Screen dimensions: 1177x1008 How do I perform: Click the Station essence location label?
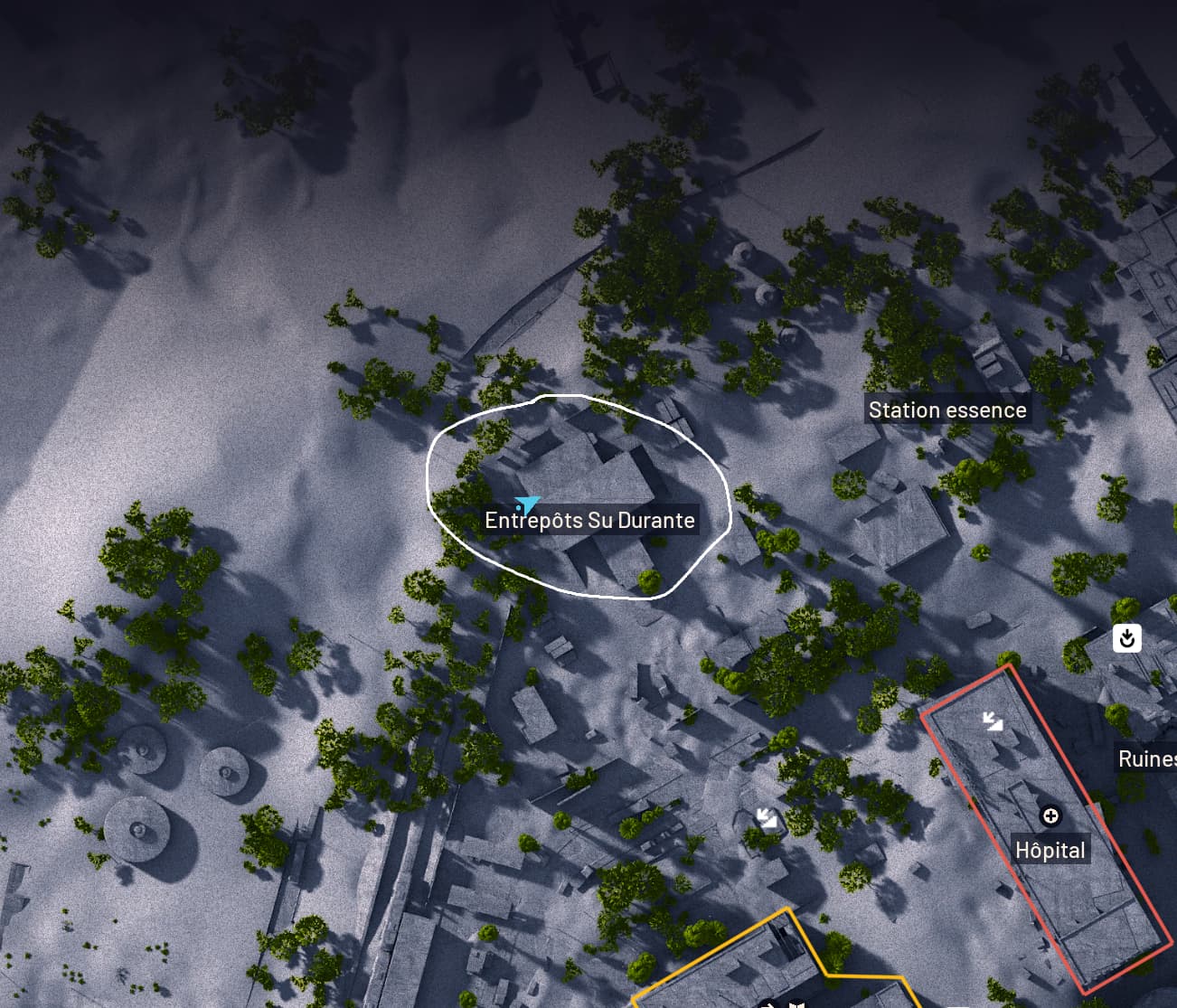(946, 410)
